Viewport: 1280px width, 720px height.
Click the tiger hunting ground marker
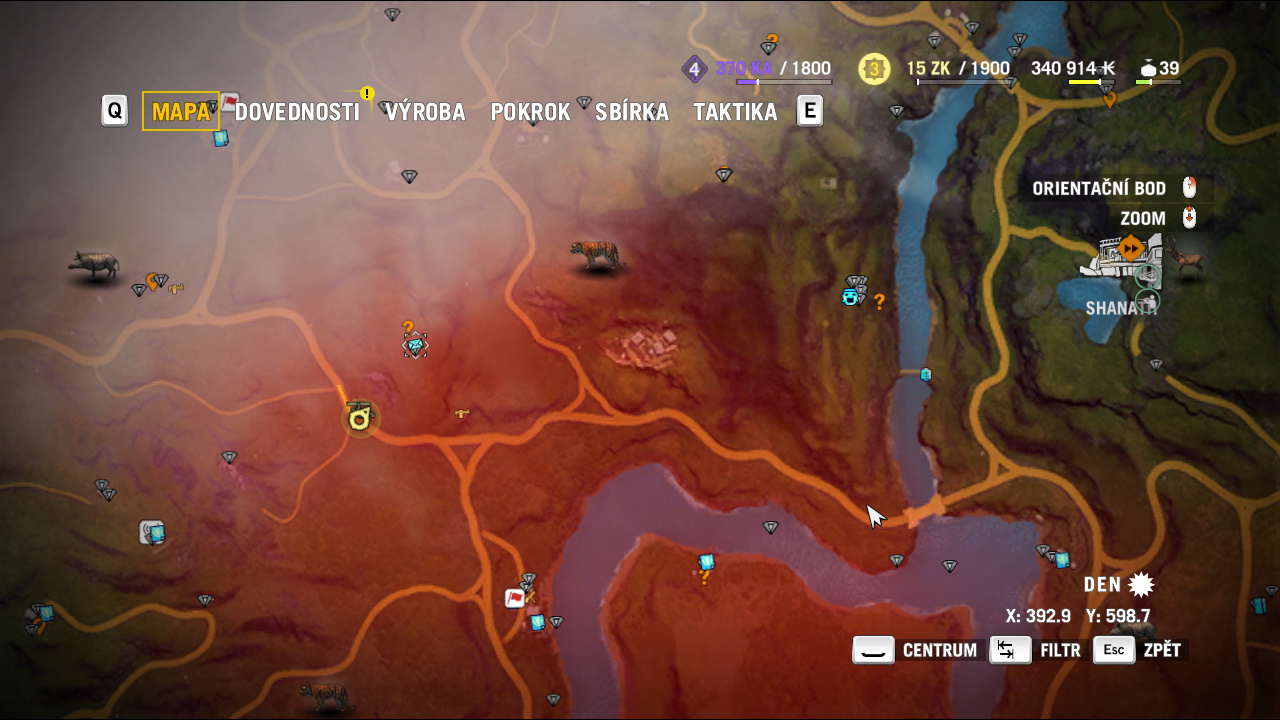(595, 255)
